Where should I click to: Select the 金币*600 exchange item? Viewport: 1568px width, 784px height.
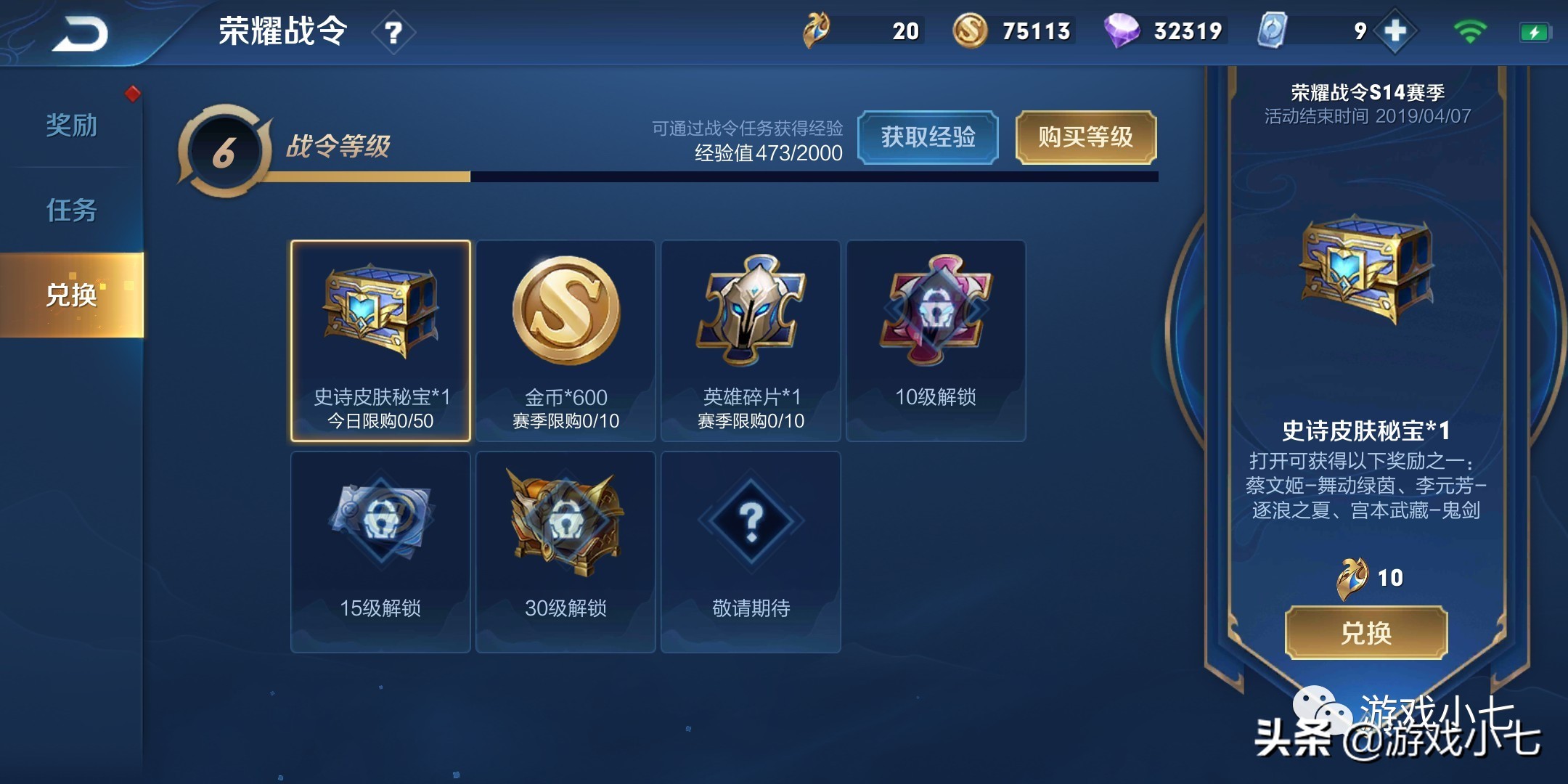(565, 338)
